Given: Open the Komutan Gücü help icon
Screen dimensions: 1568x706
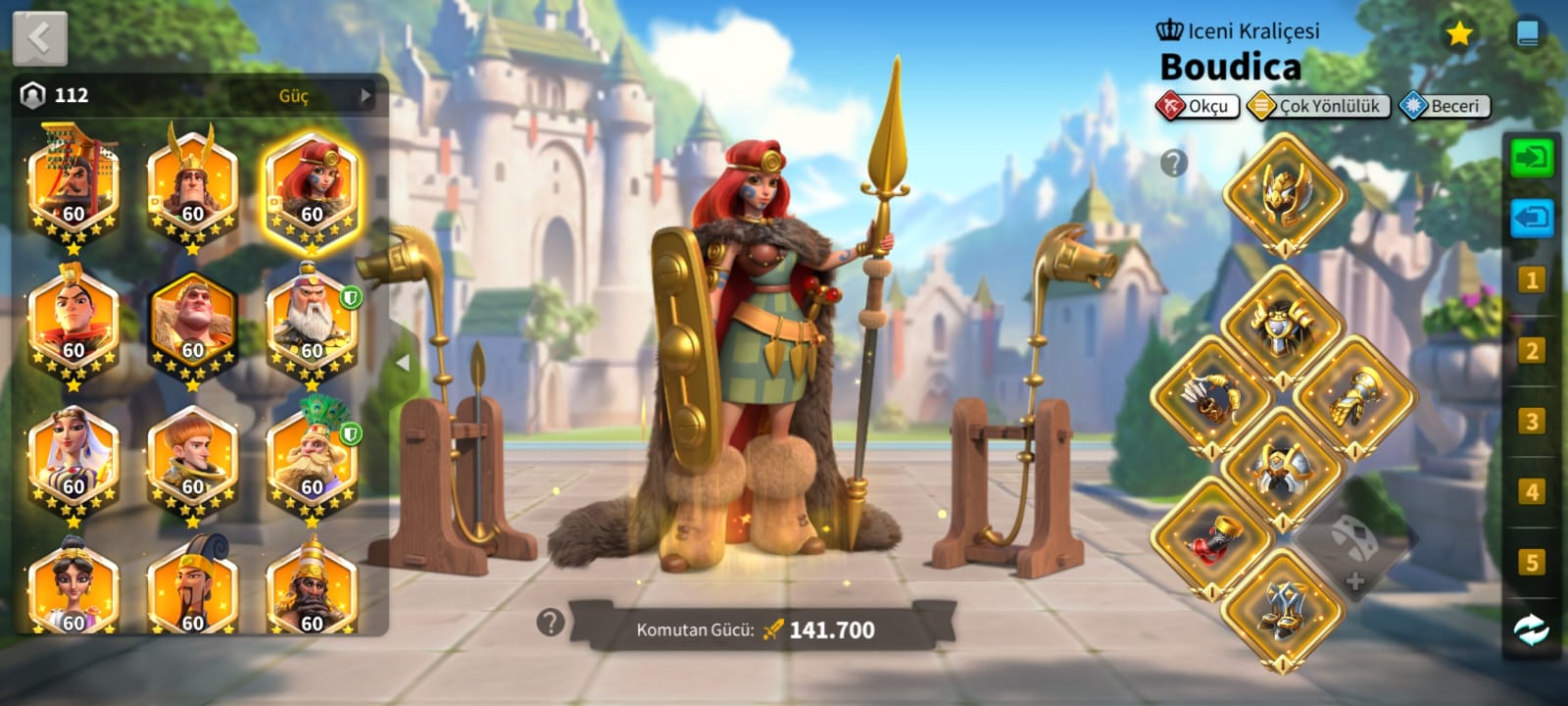Looking at the screenshot, I should (x=551, y=621).
